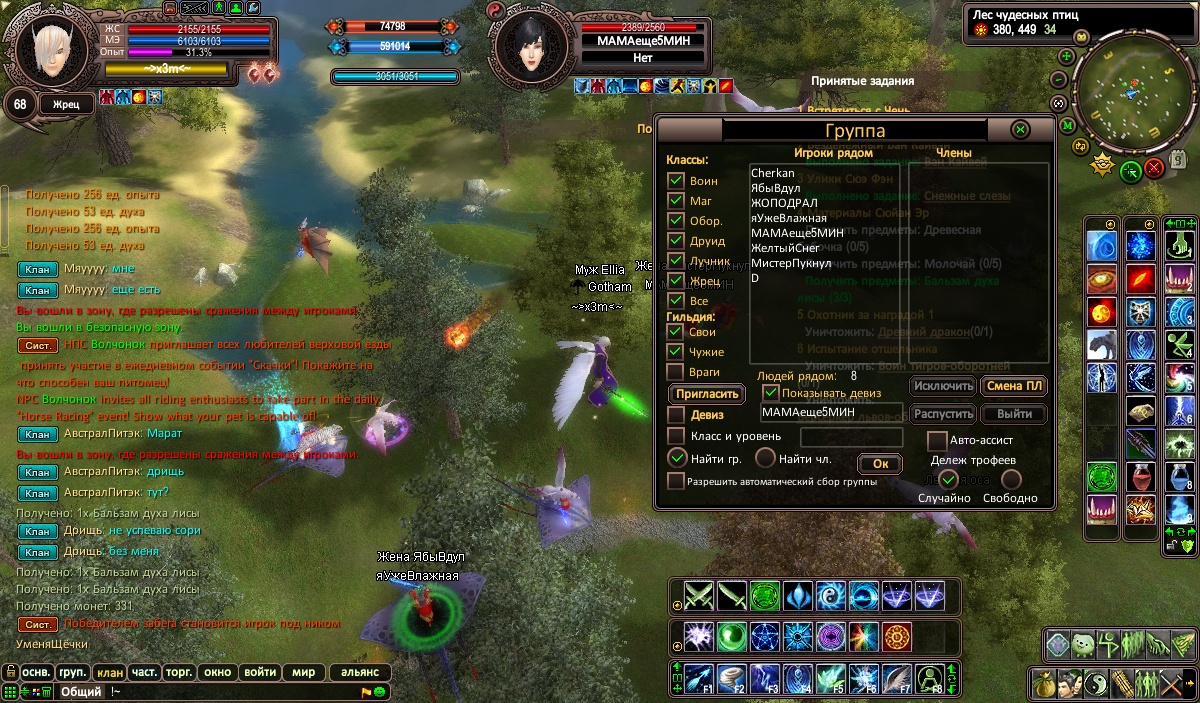Select the Найти чл. option
This screenshot has height=703, width=1200.
point(765,459)
